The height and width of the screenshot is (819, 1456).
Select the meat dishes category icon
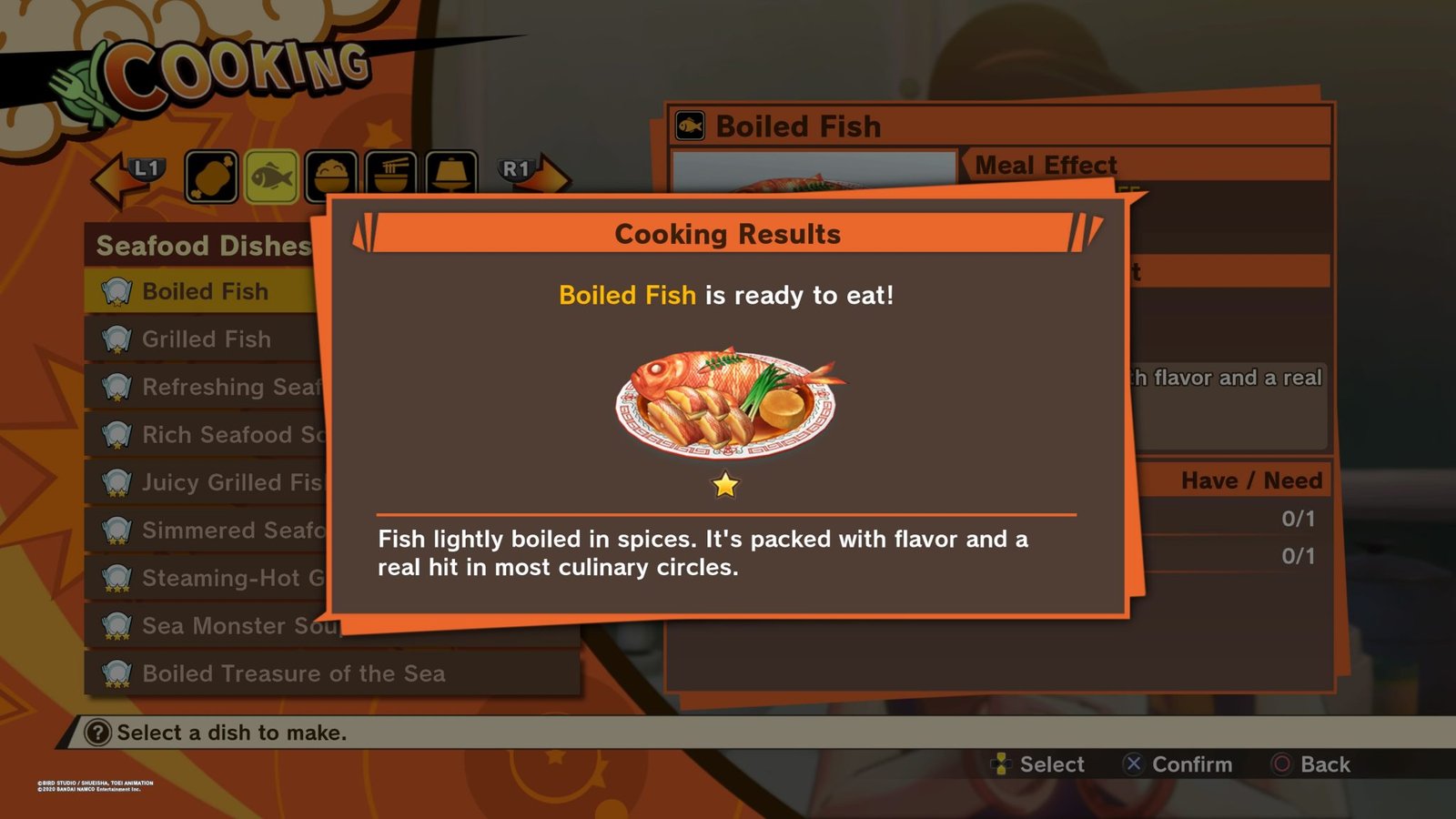click(211, 175)
